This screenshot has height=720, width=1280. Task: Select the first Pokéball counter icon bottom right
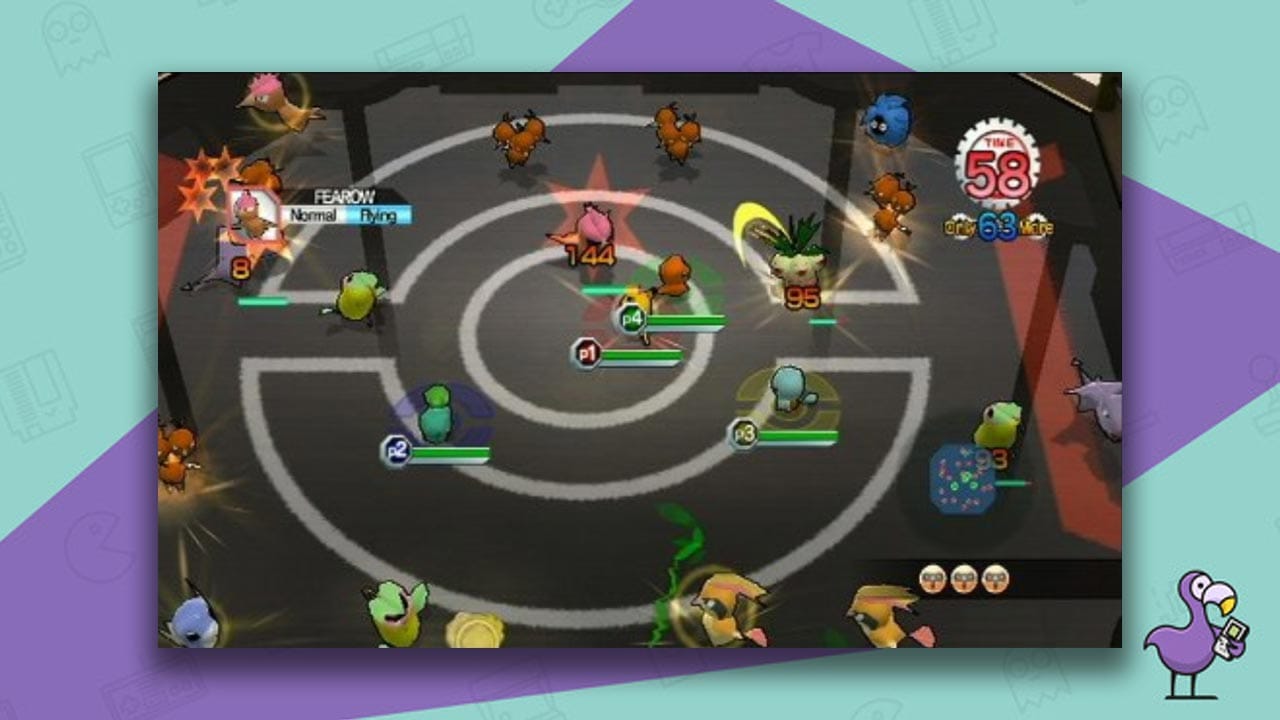point(933,579)
